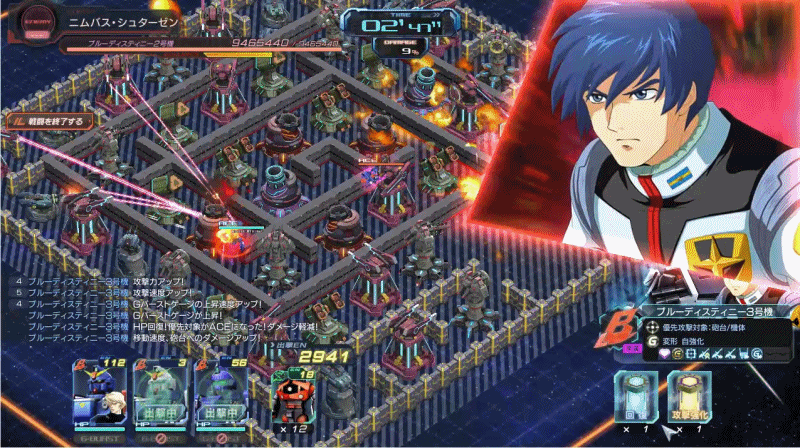The width and height of the screenshot is (800, 448).
Task: Click the 戦闘を終了する end battle button
Action: tap(50, 121)
